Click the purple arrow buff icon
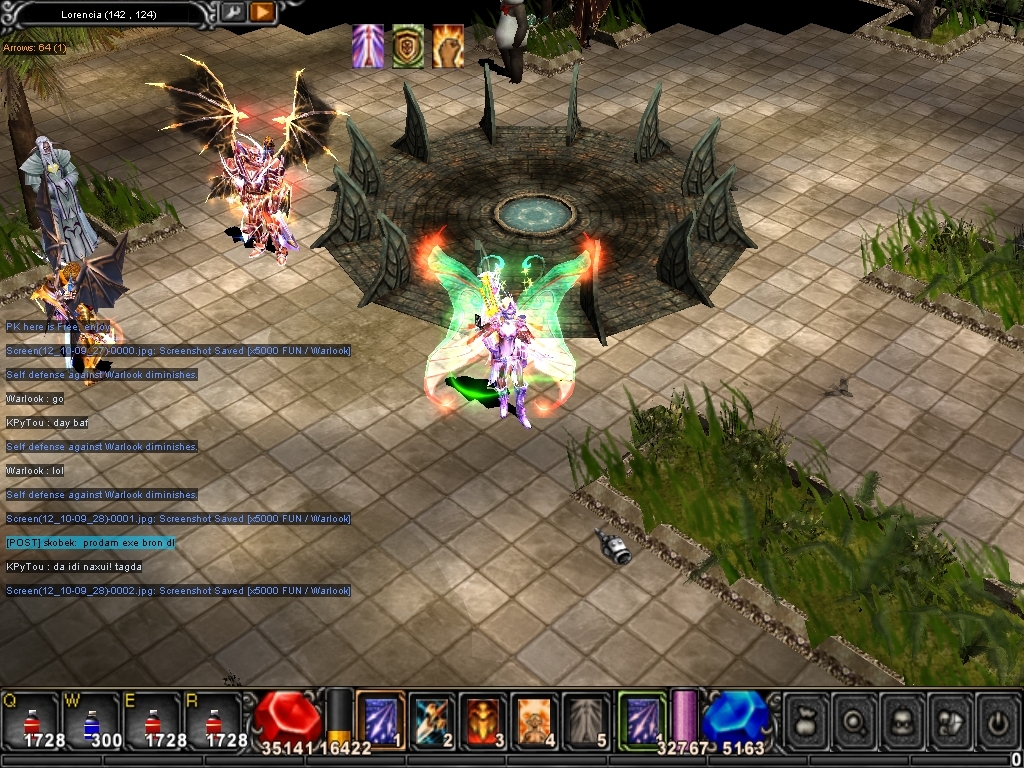Image resolution: width=1024 pixels, height=768 pixels. click(x=368, y=47)
